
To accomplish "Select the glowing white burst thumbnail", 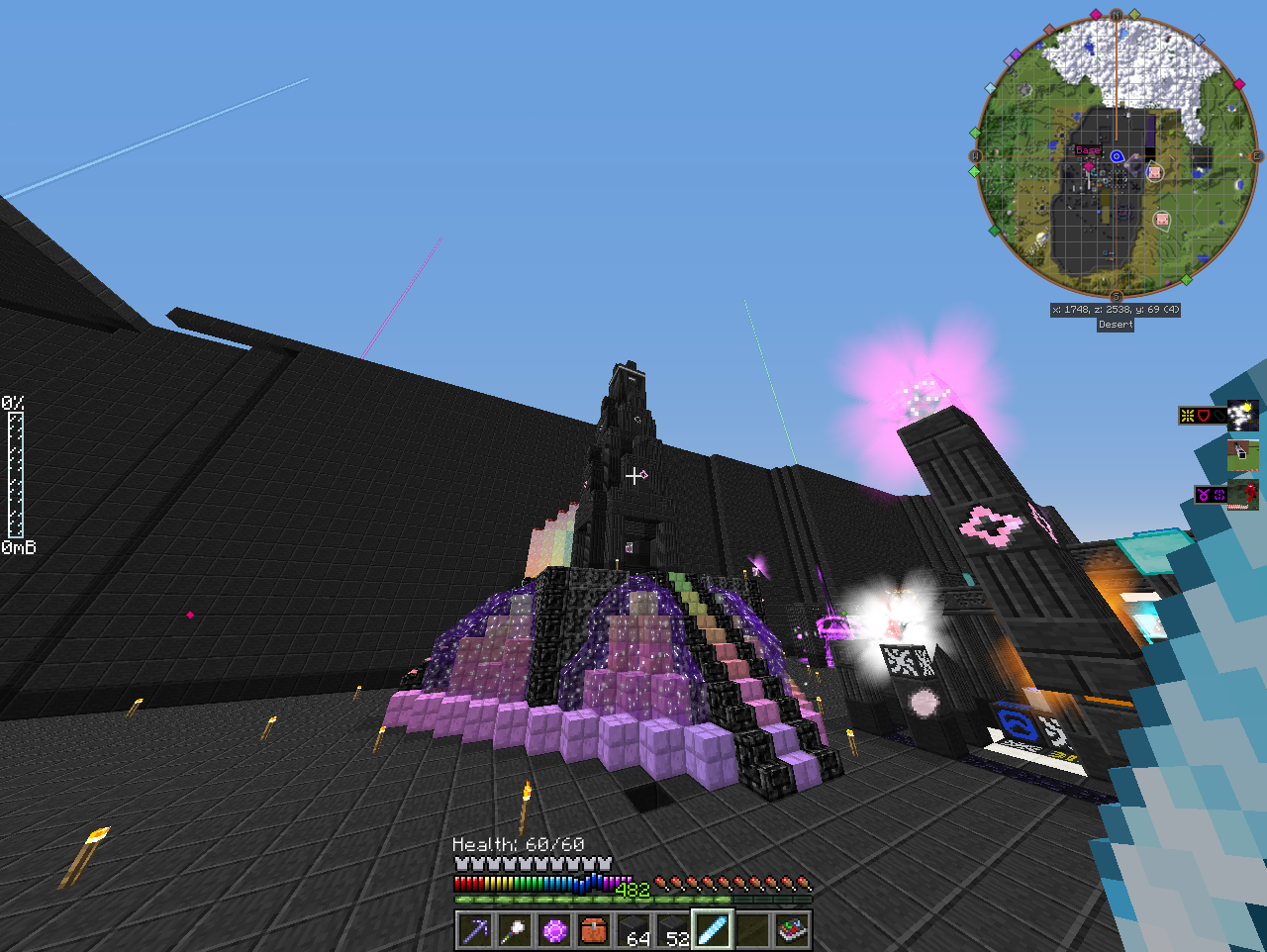I will (x=1243, y=416).
